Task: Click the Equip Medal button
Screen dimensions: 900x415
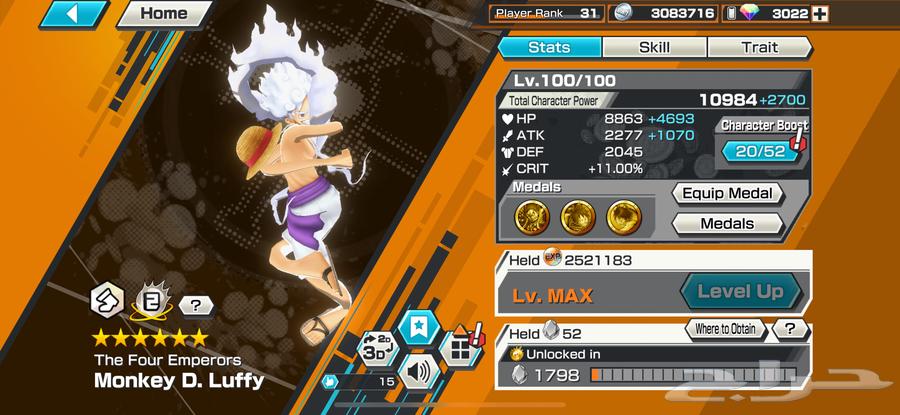Action: click(x=726, y=194)
